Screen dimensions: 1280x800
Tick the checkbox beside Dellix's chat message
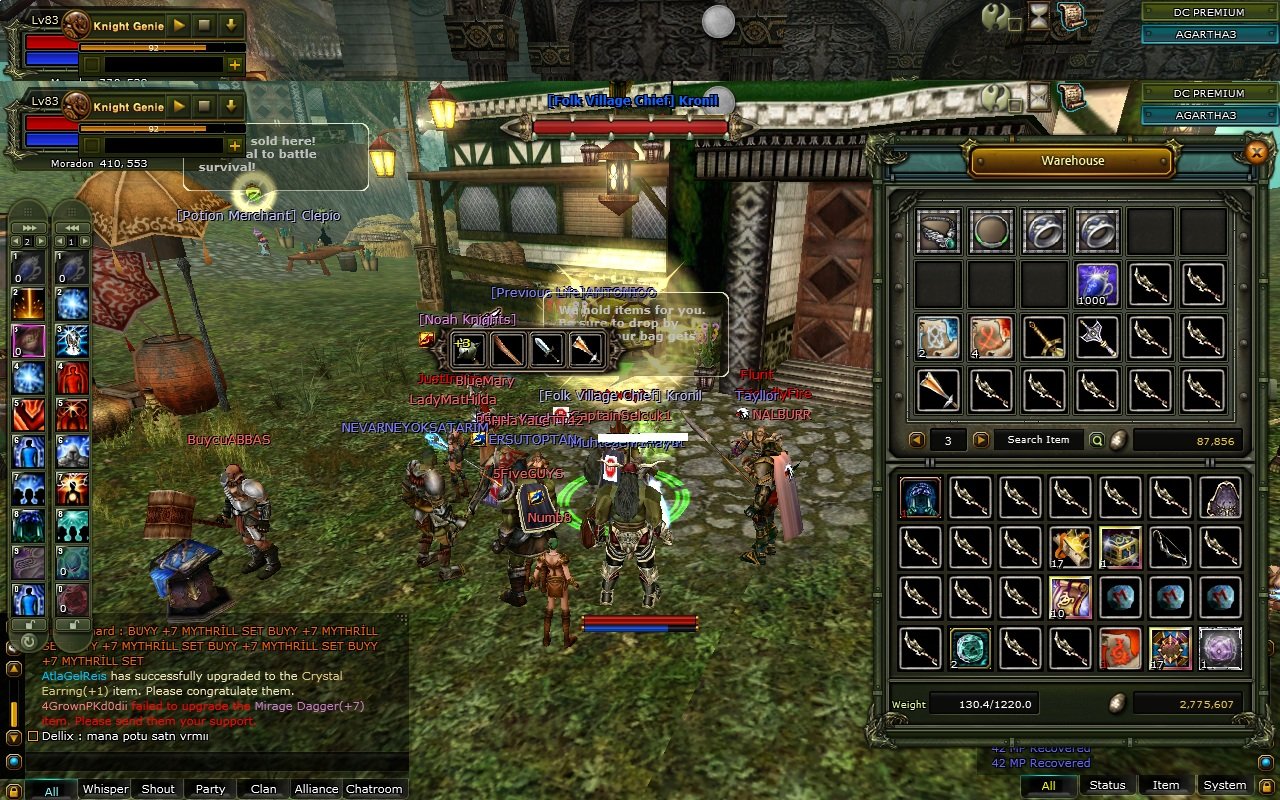pos(33,736)
